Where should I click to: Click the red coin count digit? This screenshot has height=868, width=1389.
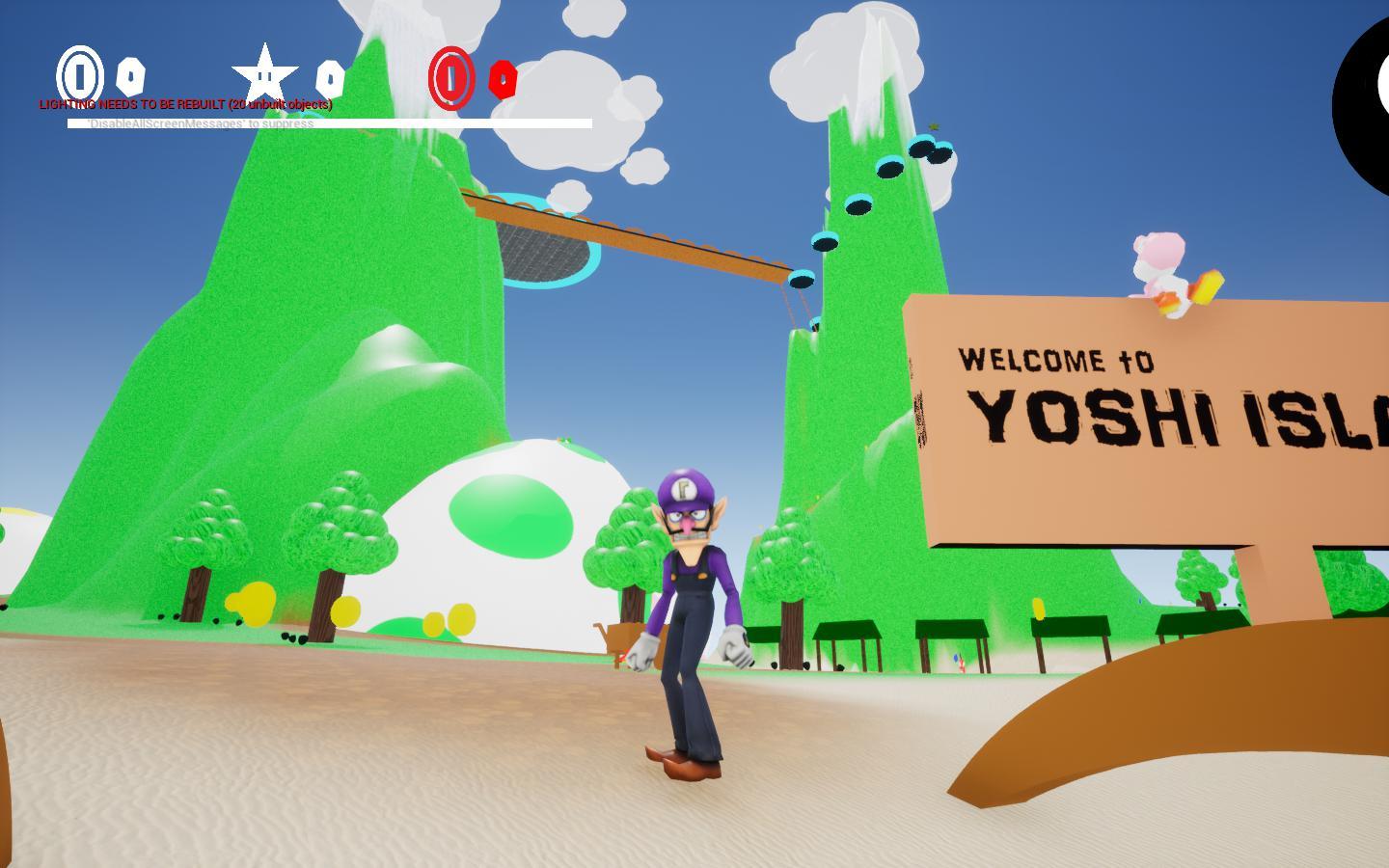click(x=504, y=81)
